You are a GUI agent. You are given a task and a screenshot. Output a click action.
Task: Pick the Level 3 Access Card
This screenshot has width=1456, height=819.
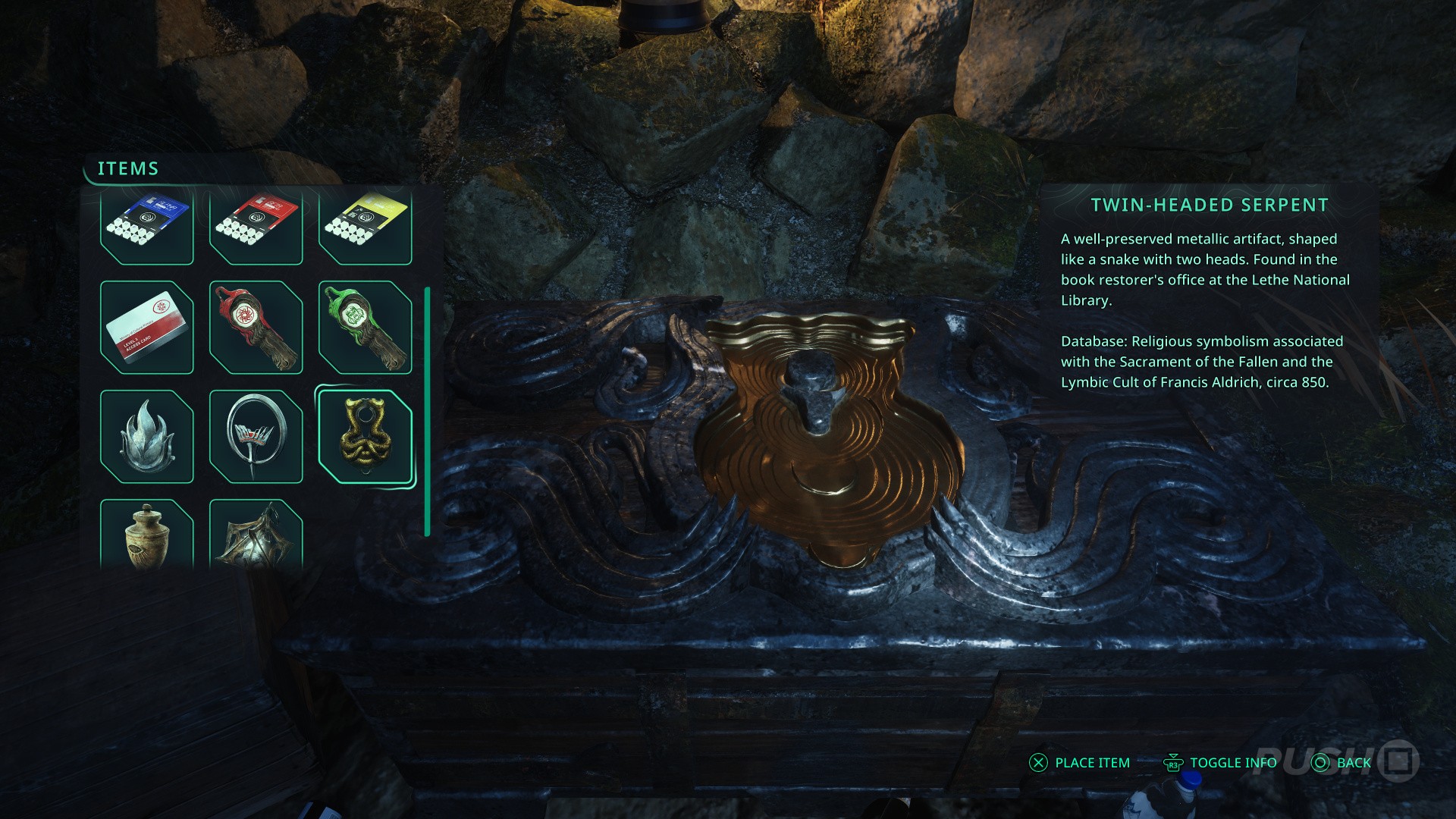click(146, 328)
